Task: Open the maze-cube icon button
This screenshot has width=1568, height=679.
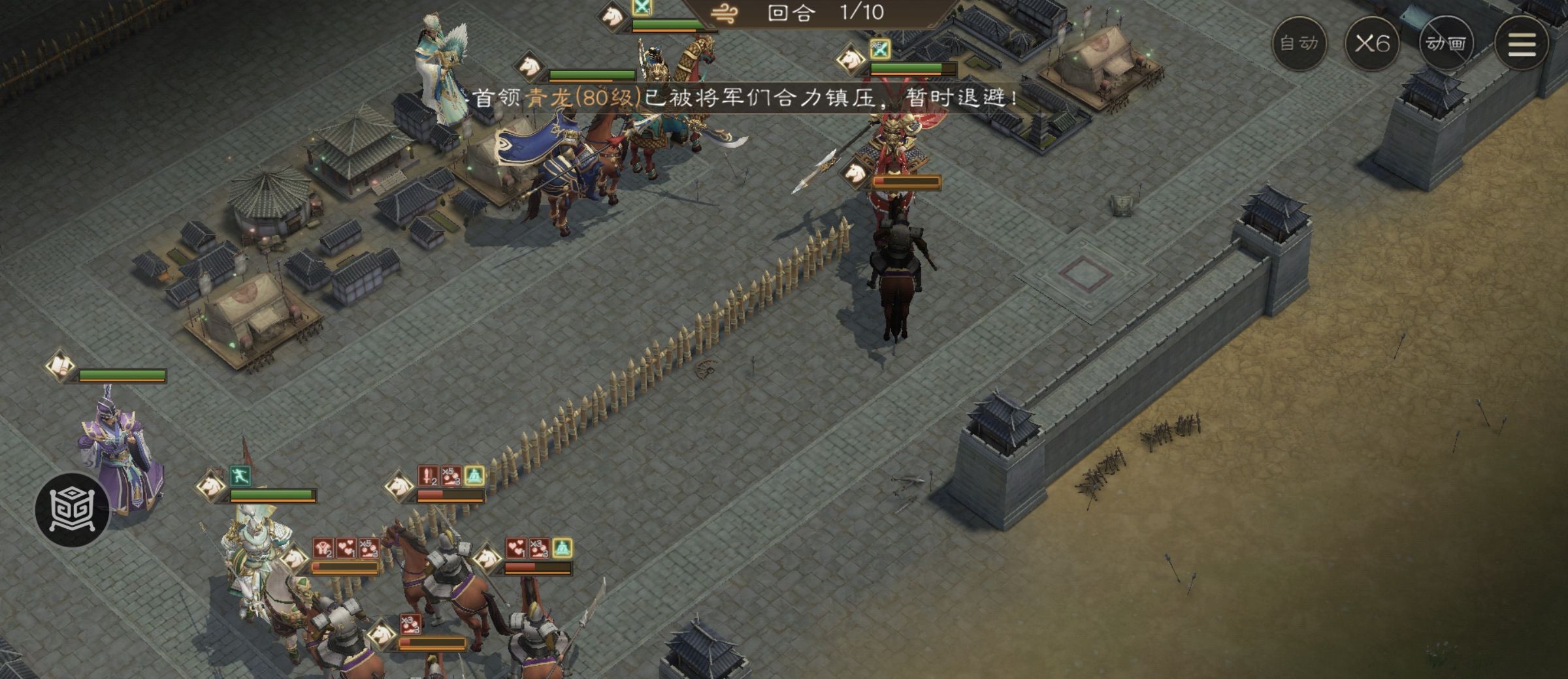Action: point(72,509)
